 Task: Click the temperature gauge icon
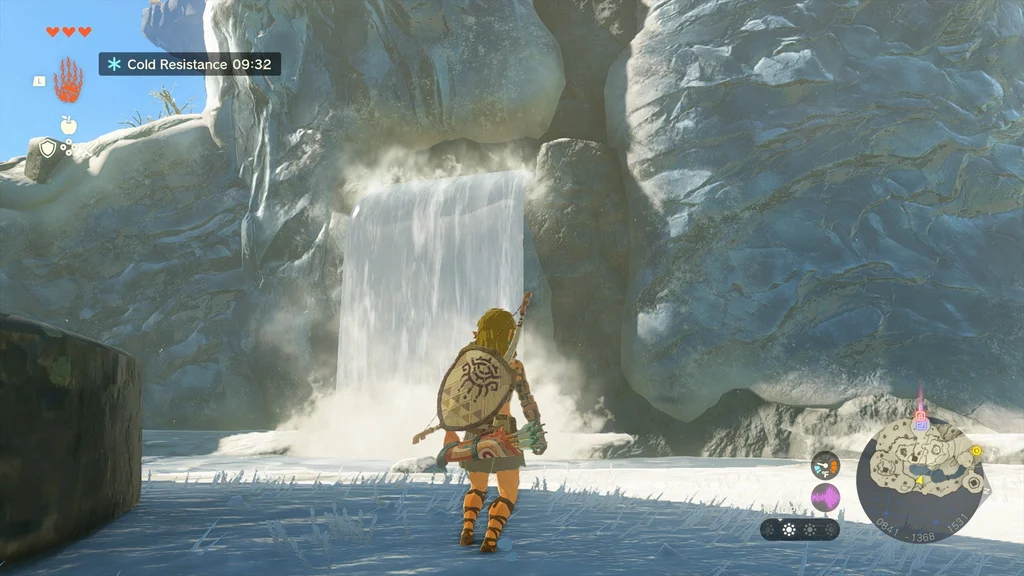coord(825,465)
